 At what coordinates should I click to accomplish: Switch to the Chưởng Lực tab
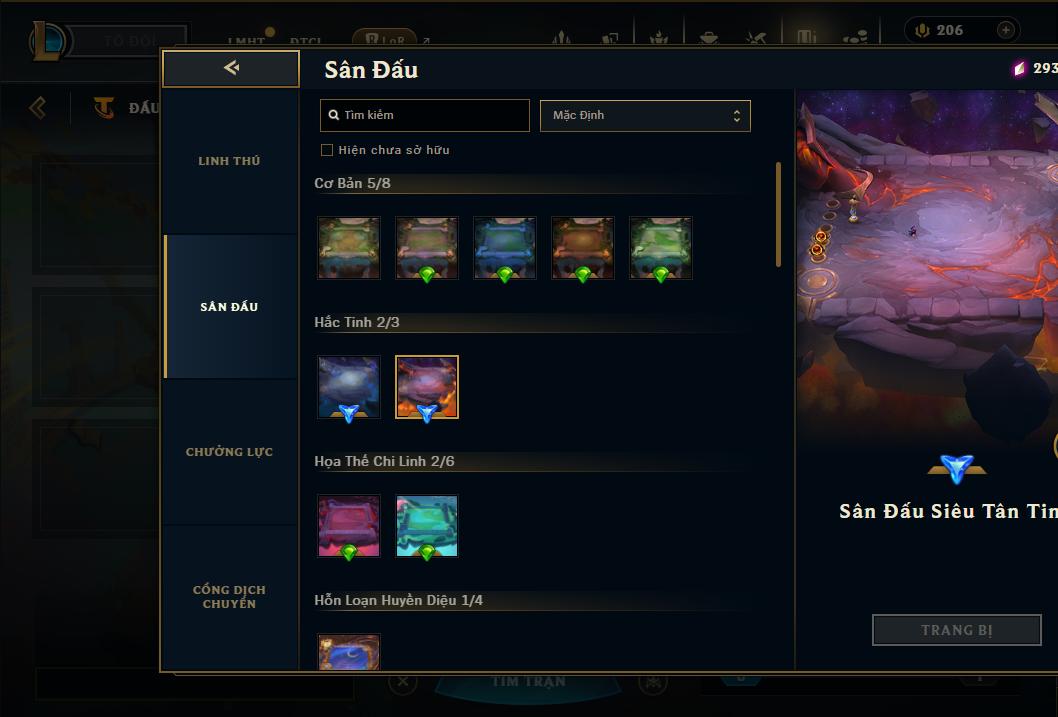[229, 452]
